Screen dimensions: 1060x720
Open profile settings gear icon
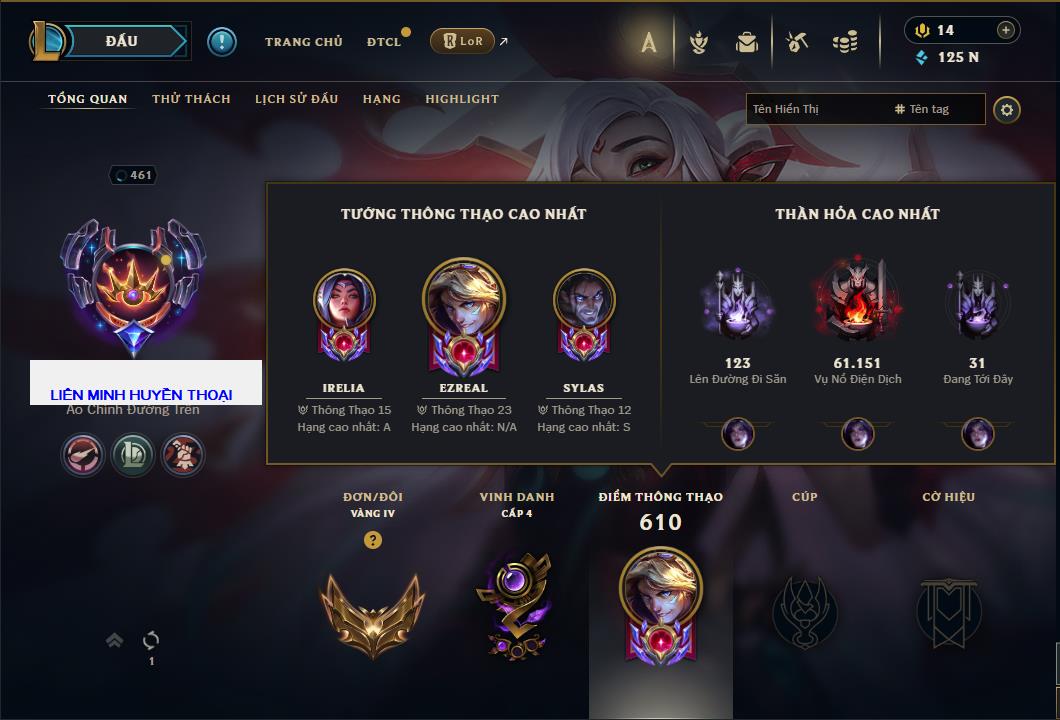(1007, 109)
